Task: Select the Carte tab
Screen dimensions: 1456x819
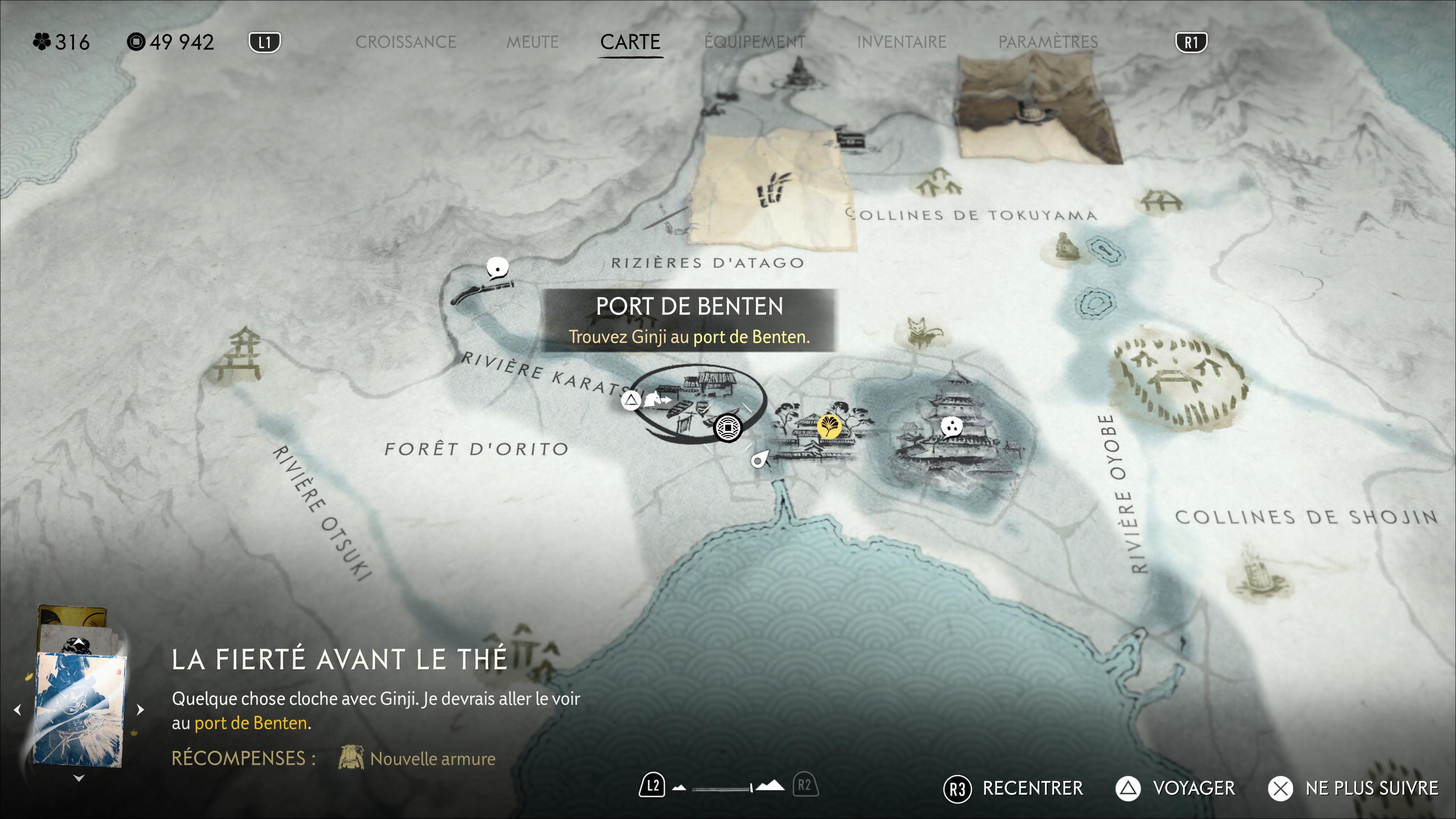Action: 630,42
